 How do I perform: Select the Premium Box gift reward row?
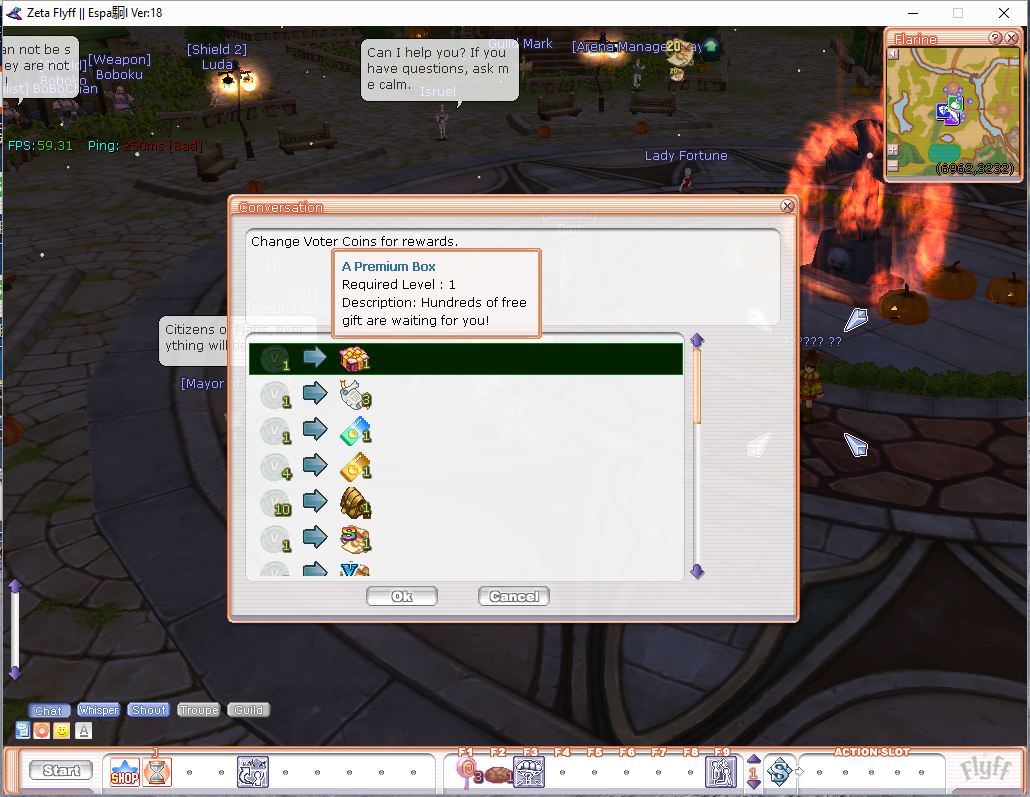[x=465, y=359]
